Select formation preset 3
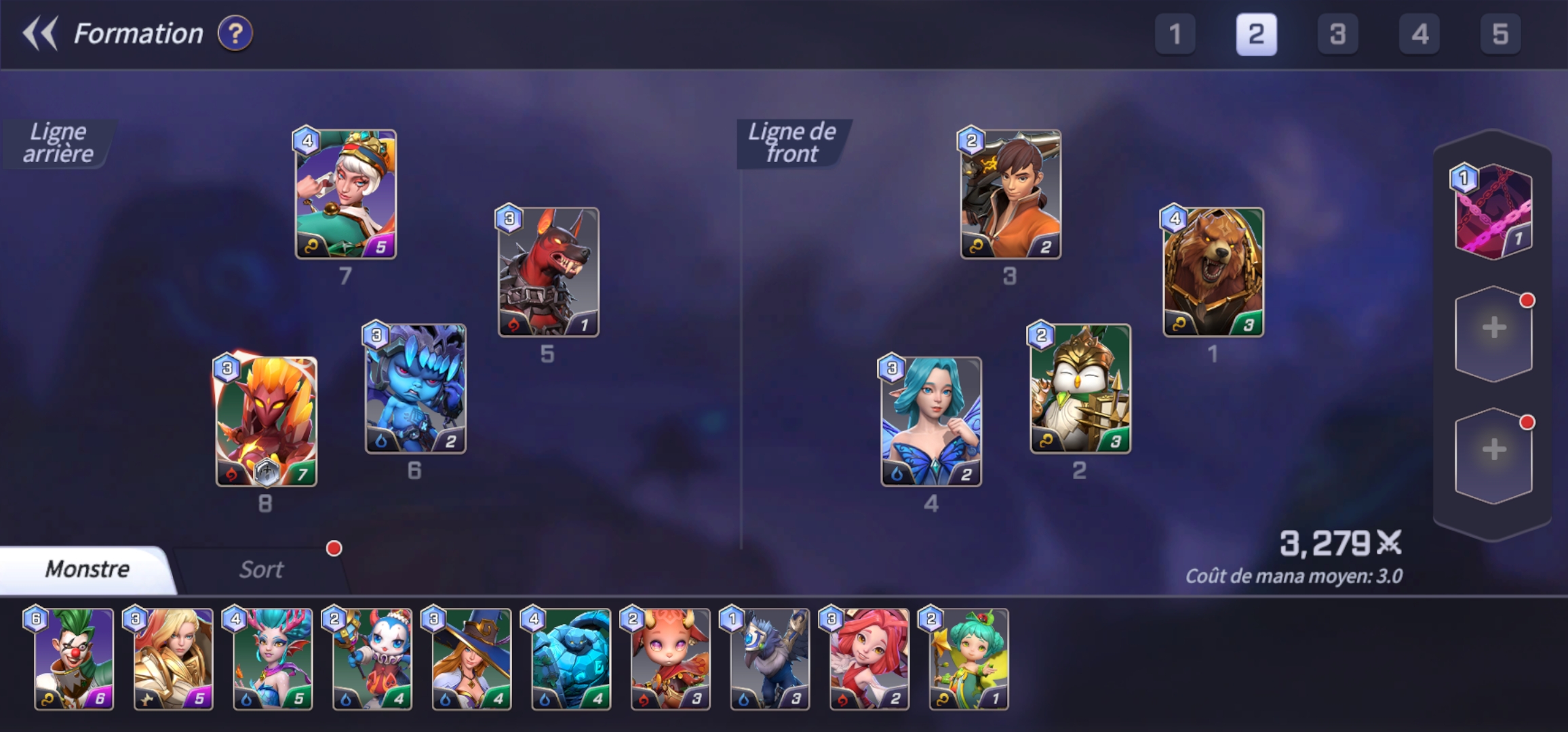Screen dimensions: 1568x732 1338,35
